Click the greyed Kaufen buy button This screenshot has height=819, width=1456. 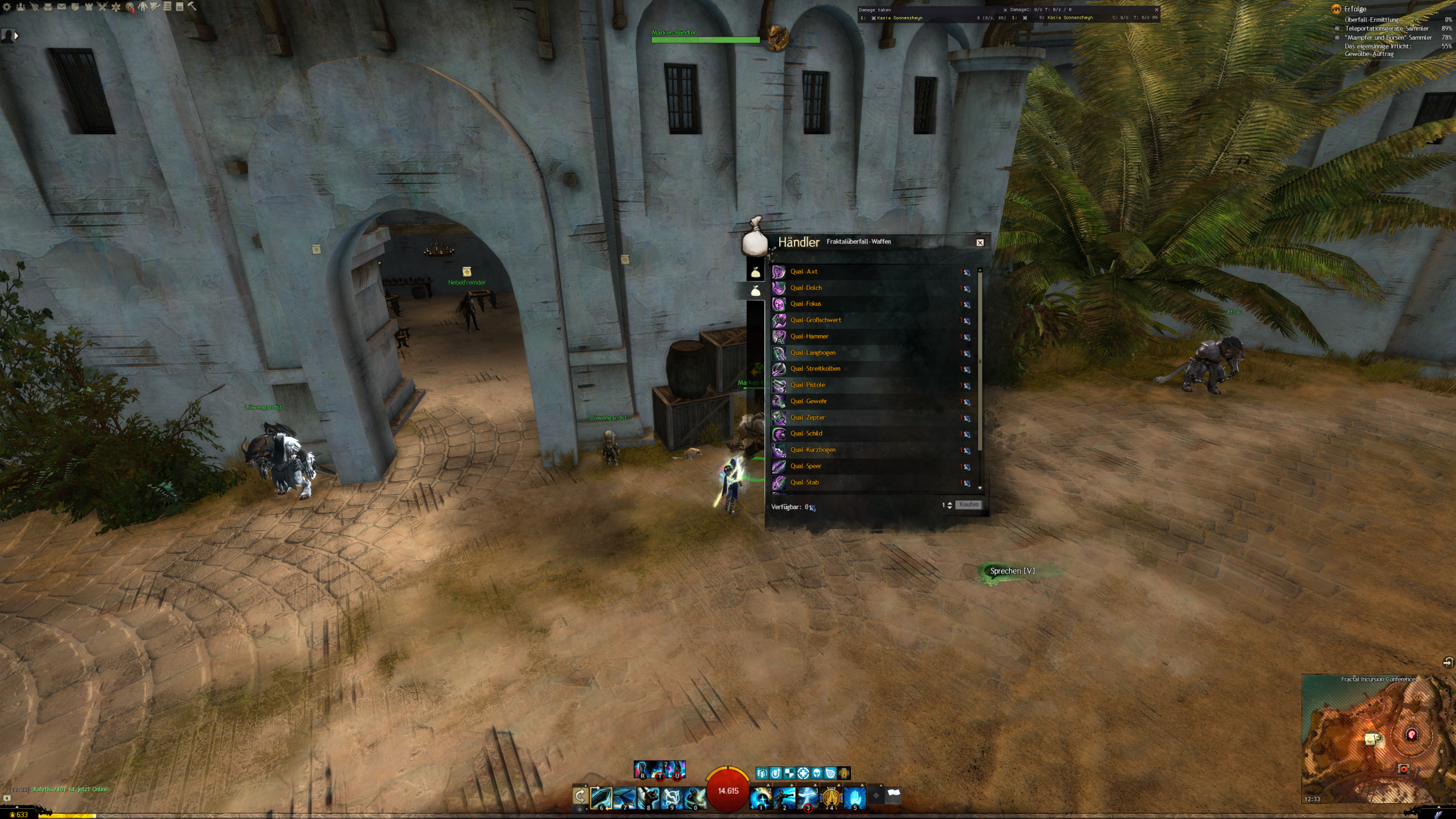click(x=969, y=505)
